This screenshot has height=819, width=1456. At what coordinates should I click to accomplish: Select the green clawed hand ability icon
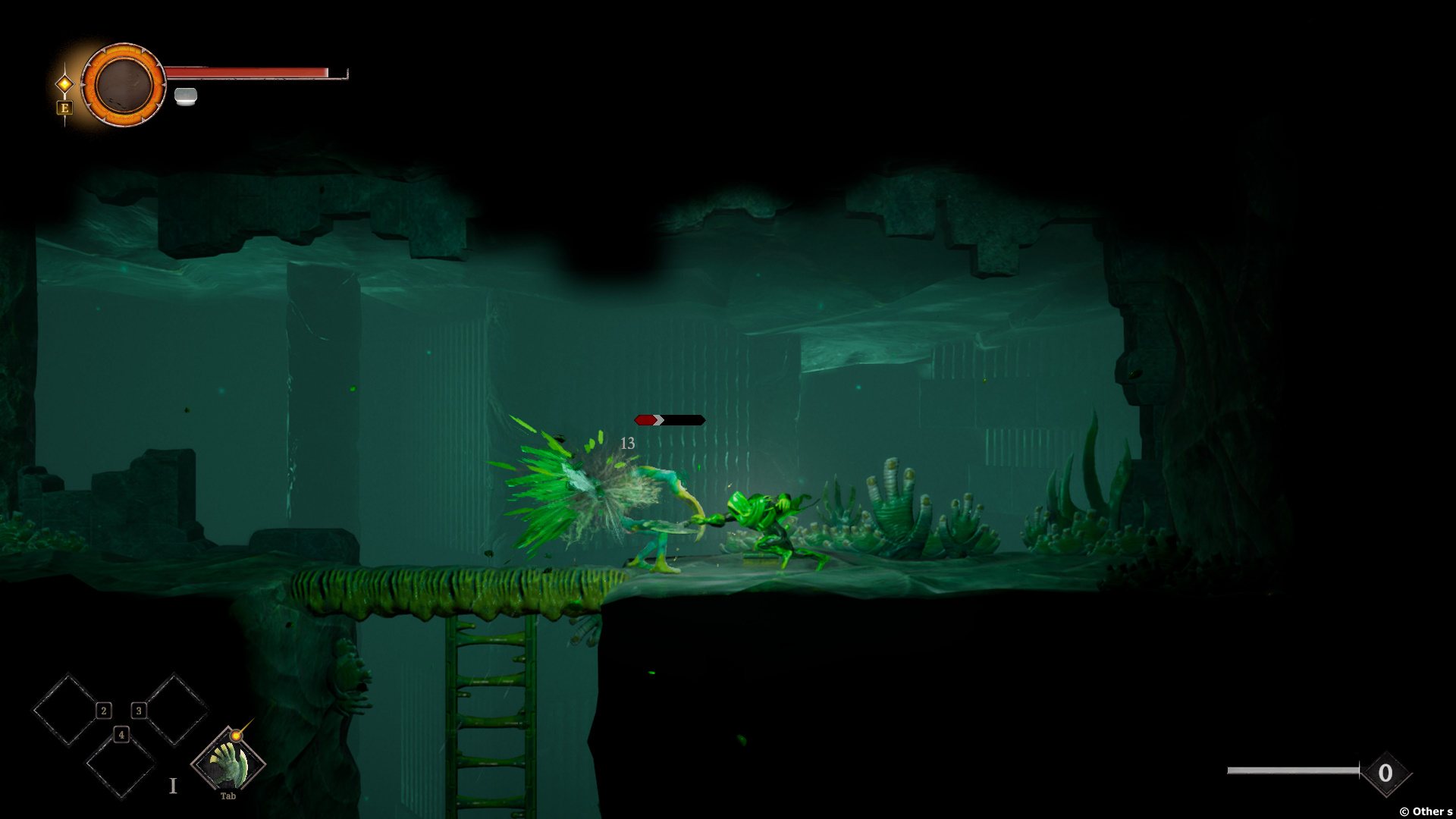point(227,763)
